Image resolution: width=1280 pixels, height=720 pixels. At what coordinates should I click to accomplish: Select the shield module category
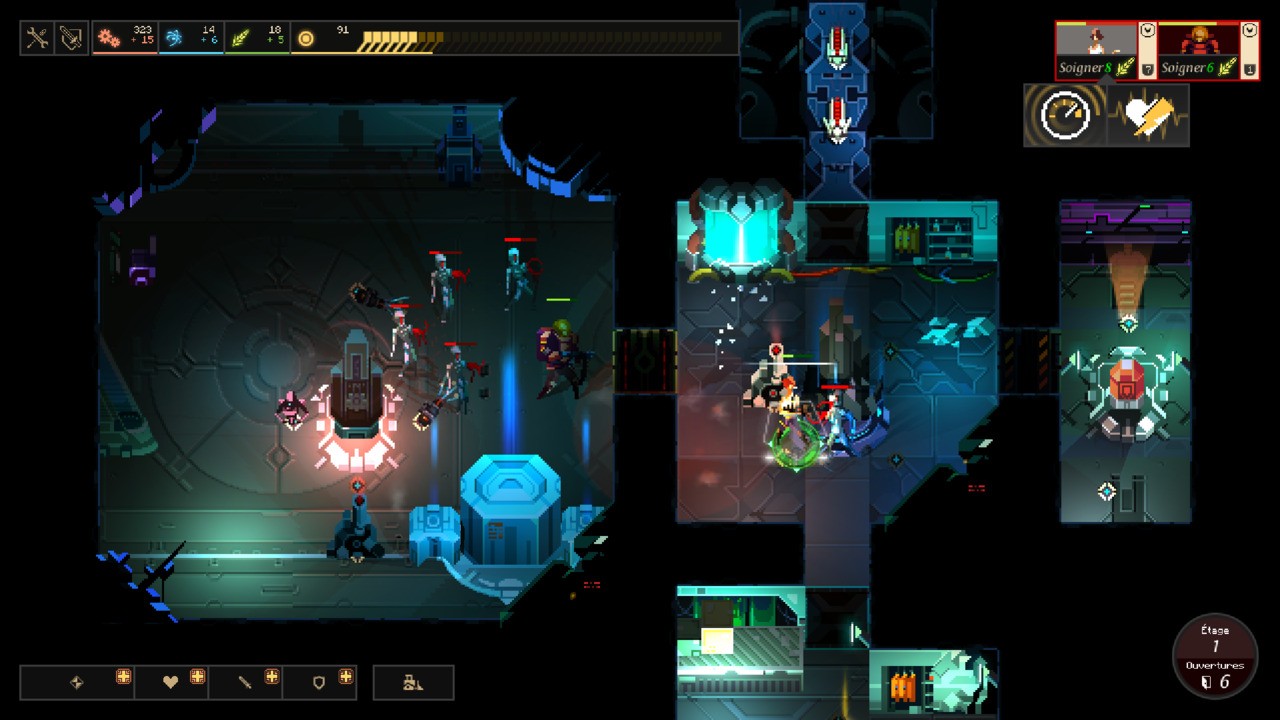coord(319,682)
